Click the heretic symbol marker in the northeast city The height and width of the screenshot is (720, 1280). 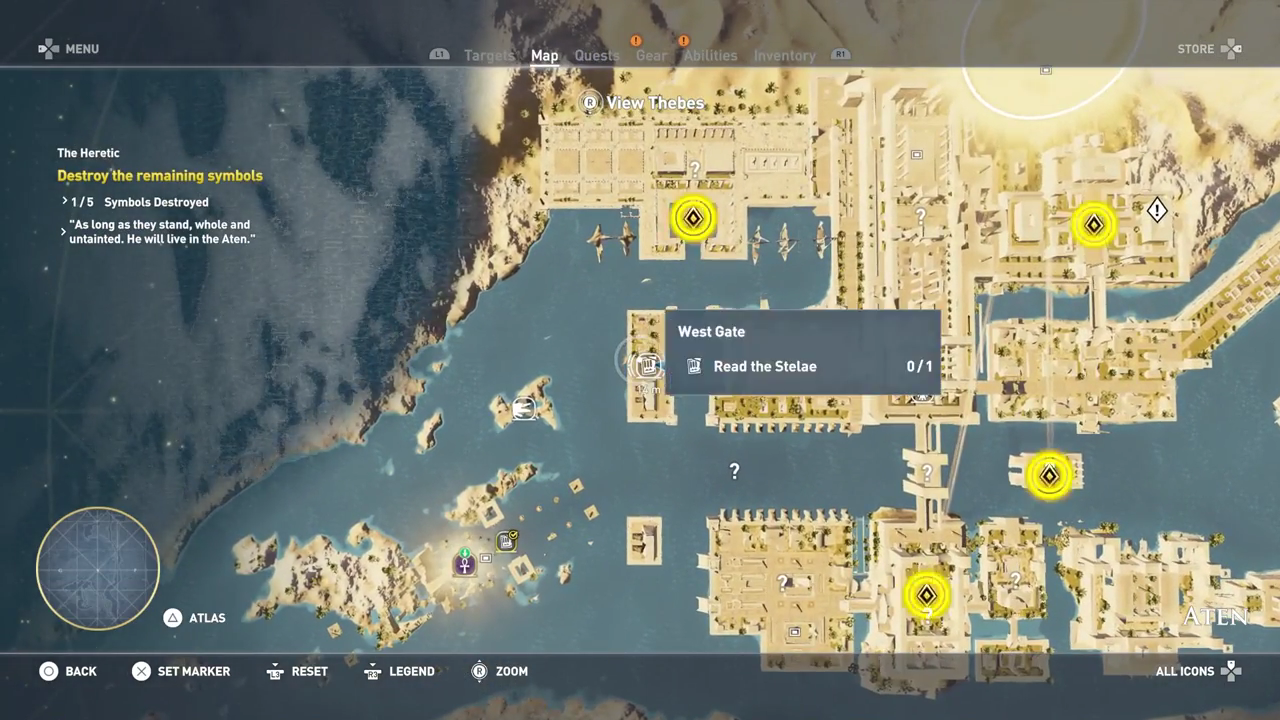point(1093,224)
